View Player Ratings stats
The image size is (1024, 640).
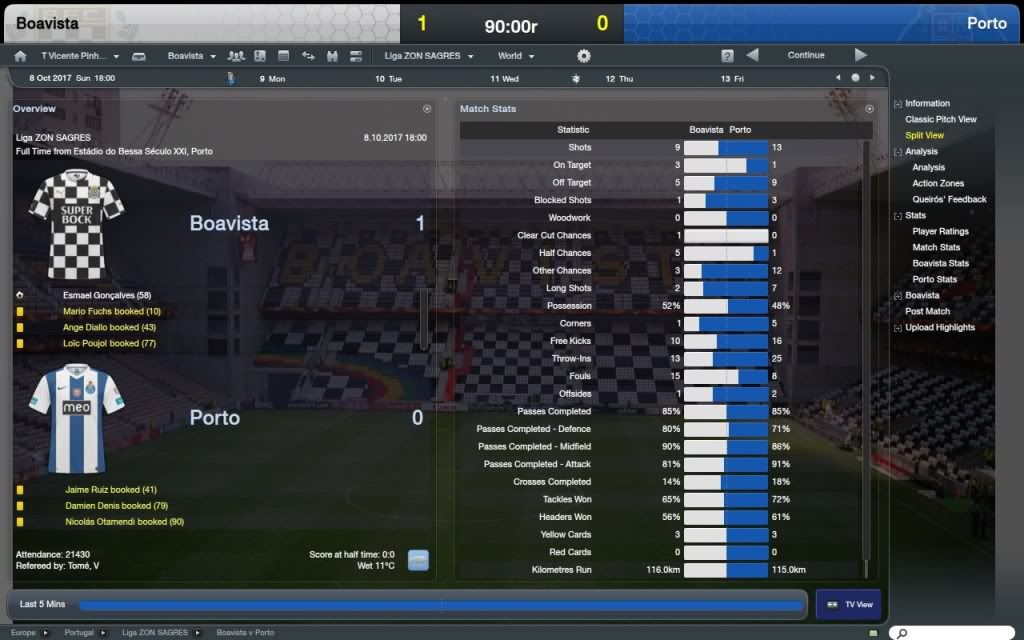click(940, 231)
